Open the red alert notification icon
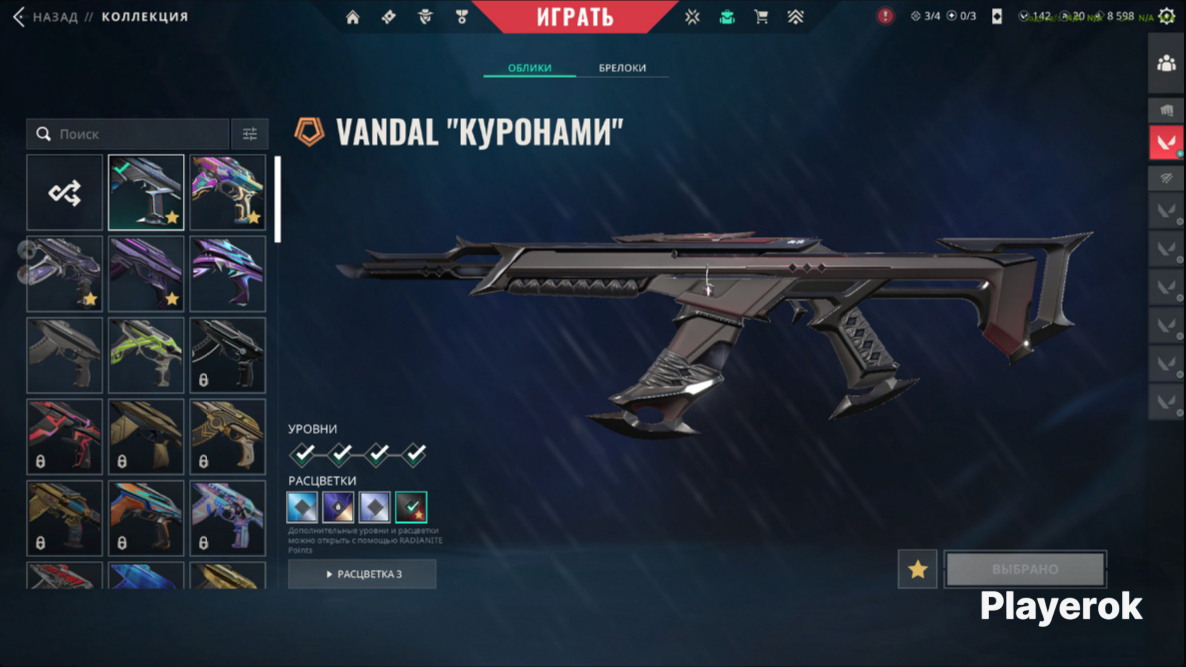Screen dimensions: 1186x667 coord(885,16)
